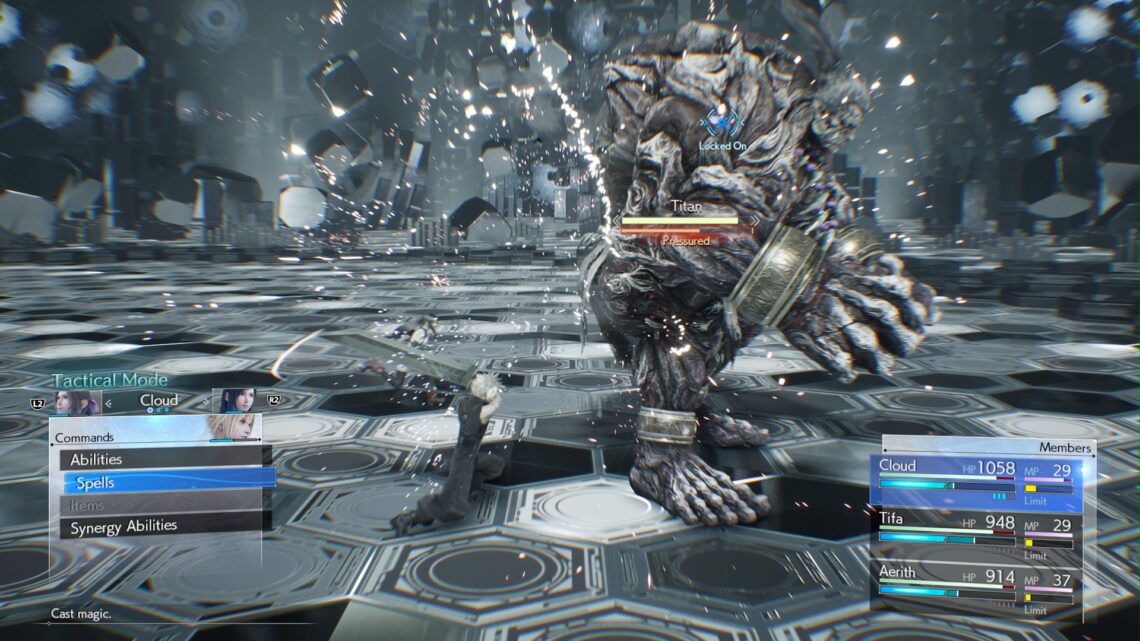Select Aerith's row in Members panel
This screenshot has width=1140, height=641.
(976, 591)
